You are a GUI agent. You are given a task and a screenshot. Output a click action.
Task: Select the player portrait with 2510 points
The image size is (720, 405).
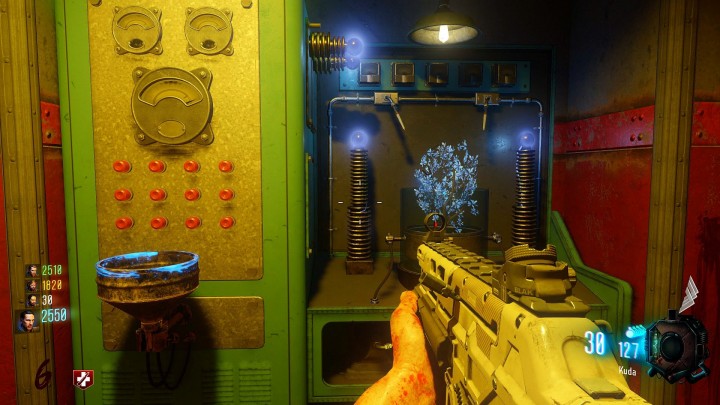pyautogui.click(x=31, y=270)
